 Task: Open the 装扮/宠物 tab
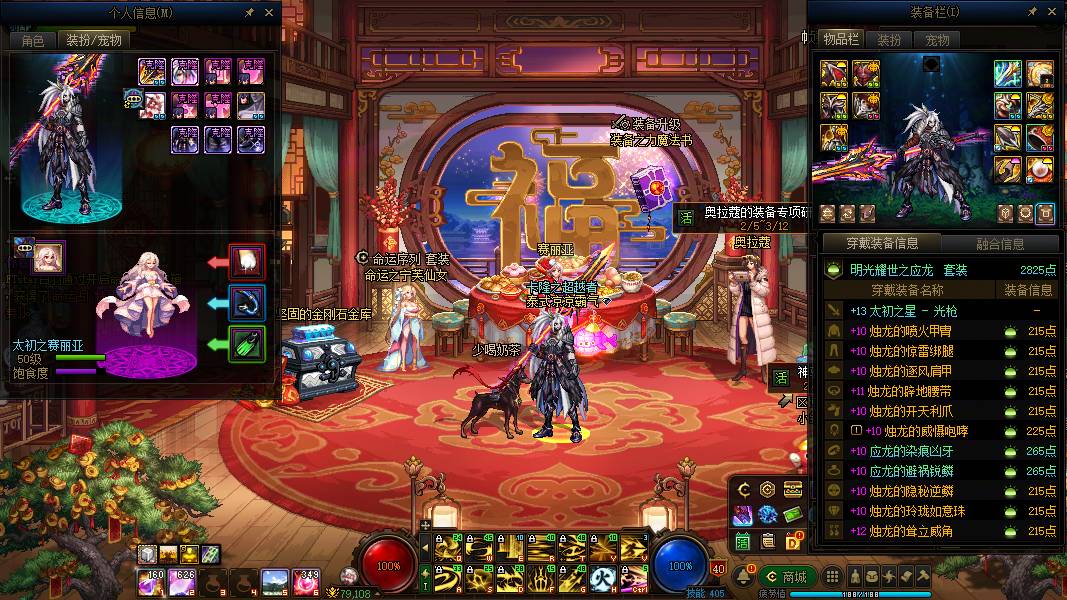point(94,40)
